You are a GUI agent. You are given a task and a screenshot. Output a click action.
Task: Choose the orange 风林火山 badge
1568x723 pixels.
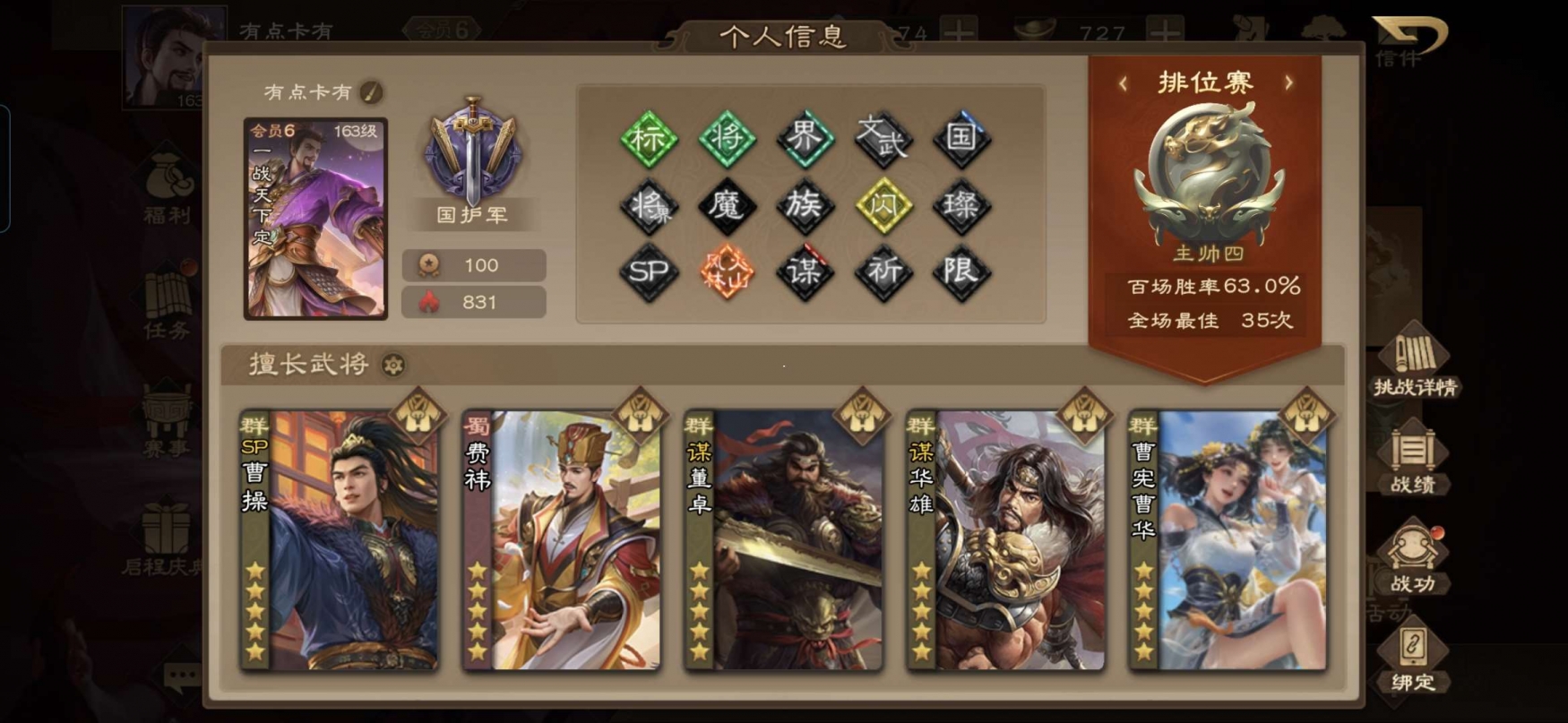726,271
